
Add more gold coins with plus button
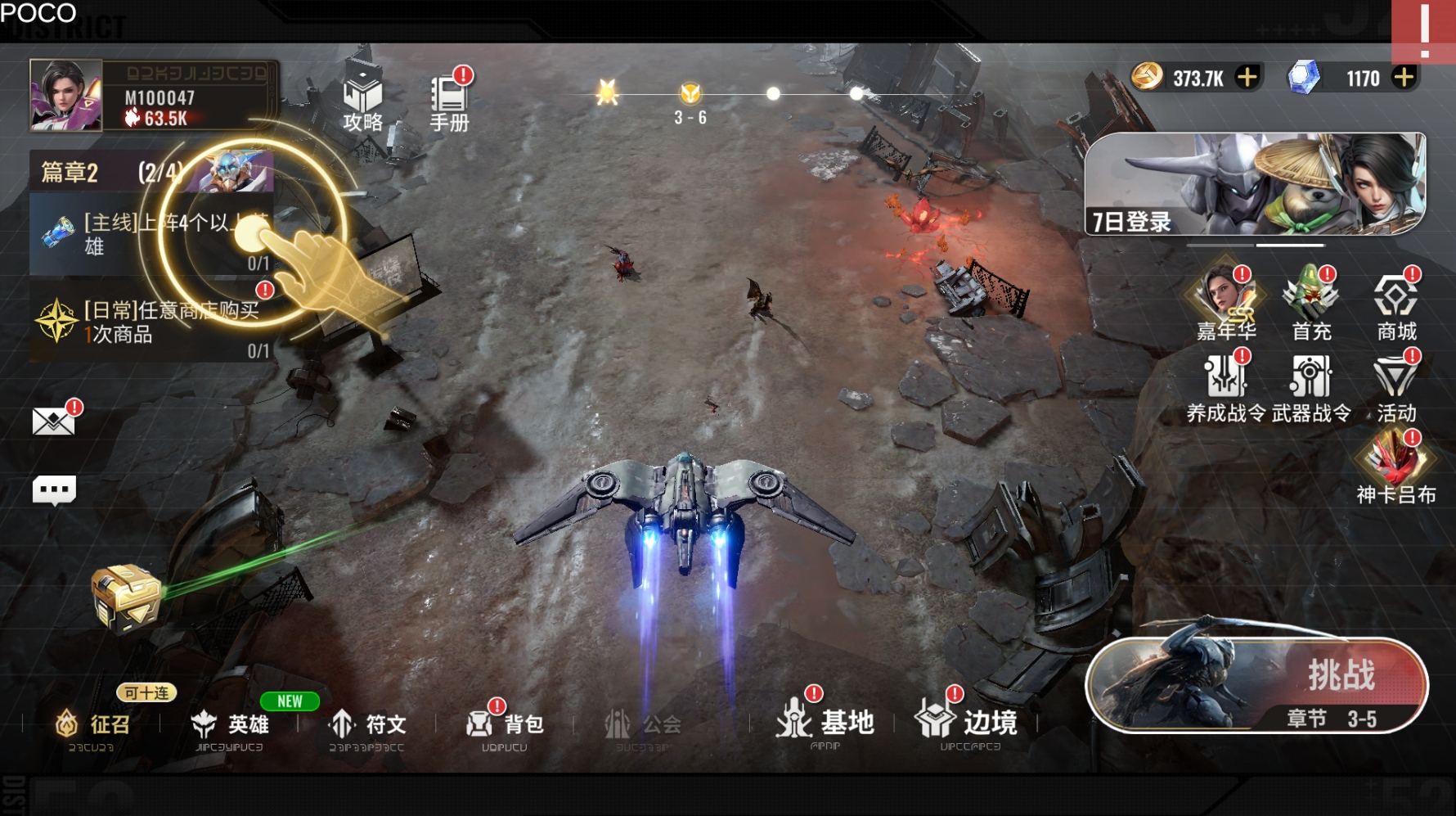coord(1247,78)
